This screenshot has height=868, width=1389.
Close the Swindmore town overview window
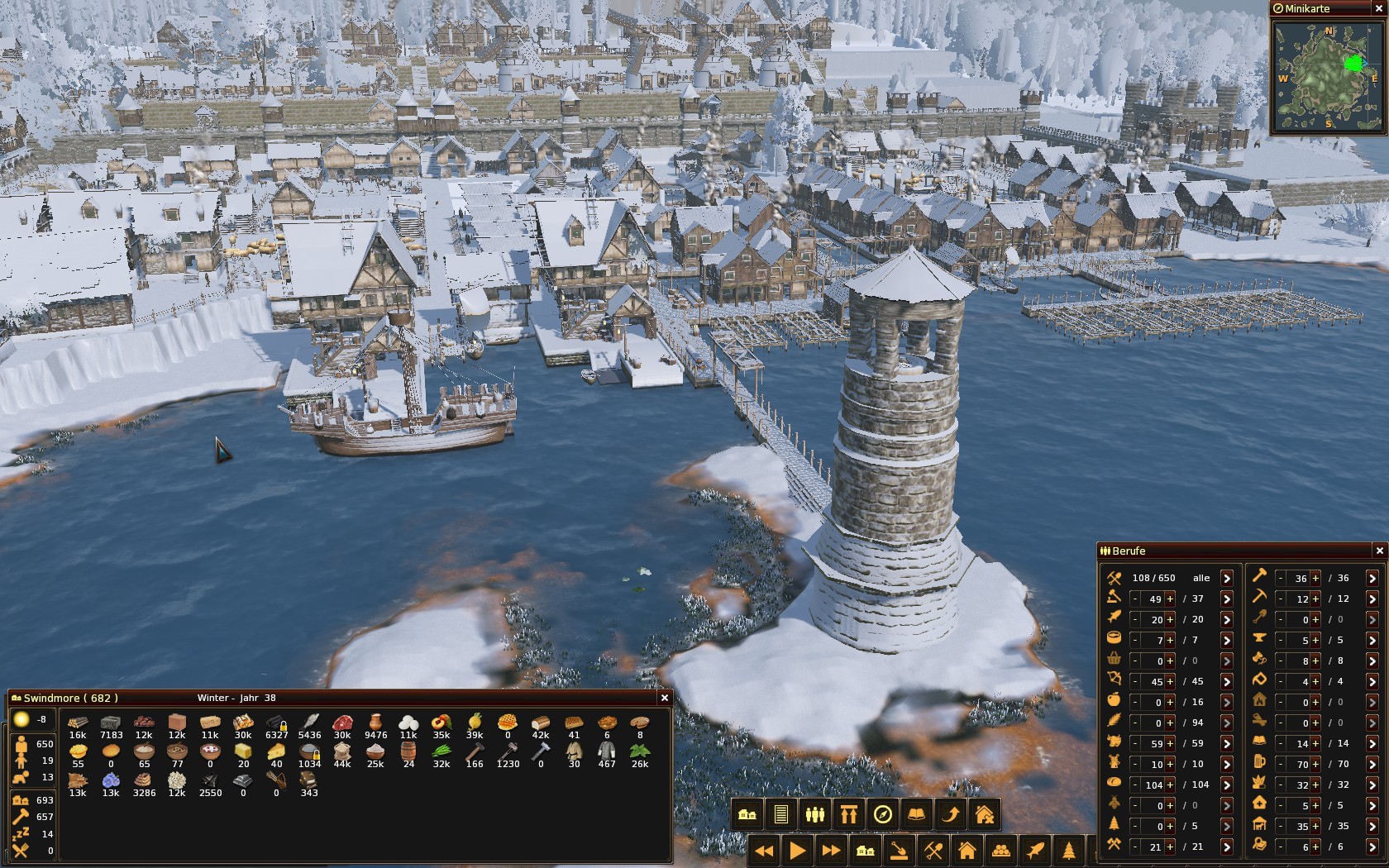(664, 698)
